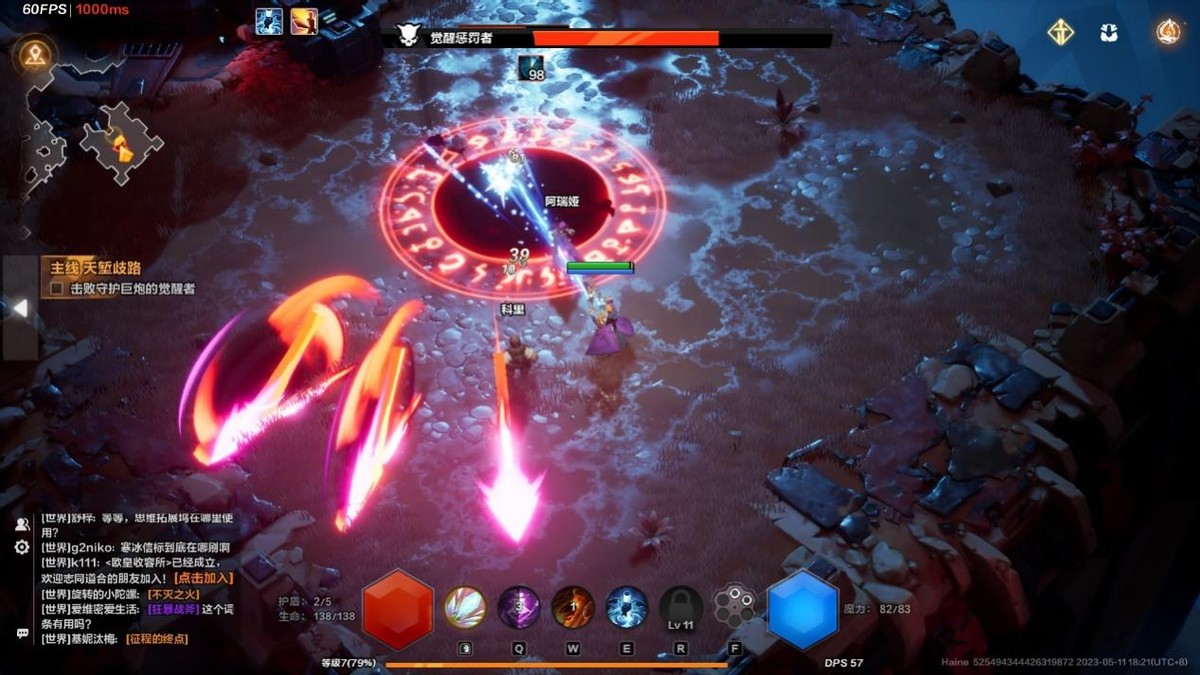
Task: Open chat settings gear icon
Action: tap(22, 548)
